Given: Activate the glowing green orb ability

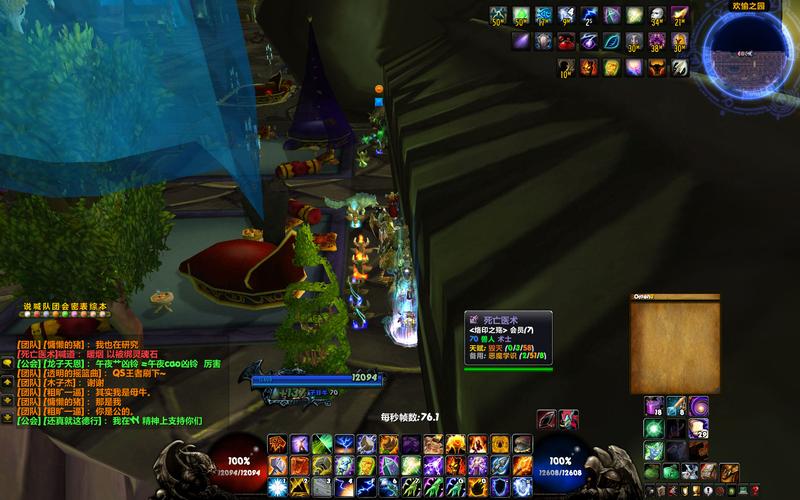Looking at the screenshot, I should click(x=652, y=427).
